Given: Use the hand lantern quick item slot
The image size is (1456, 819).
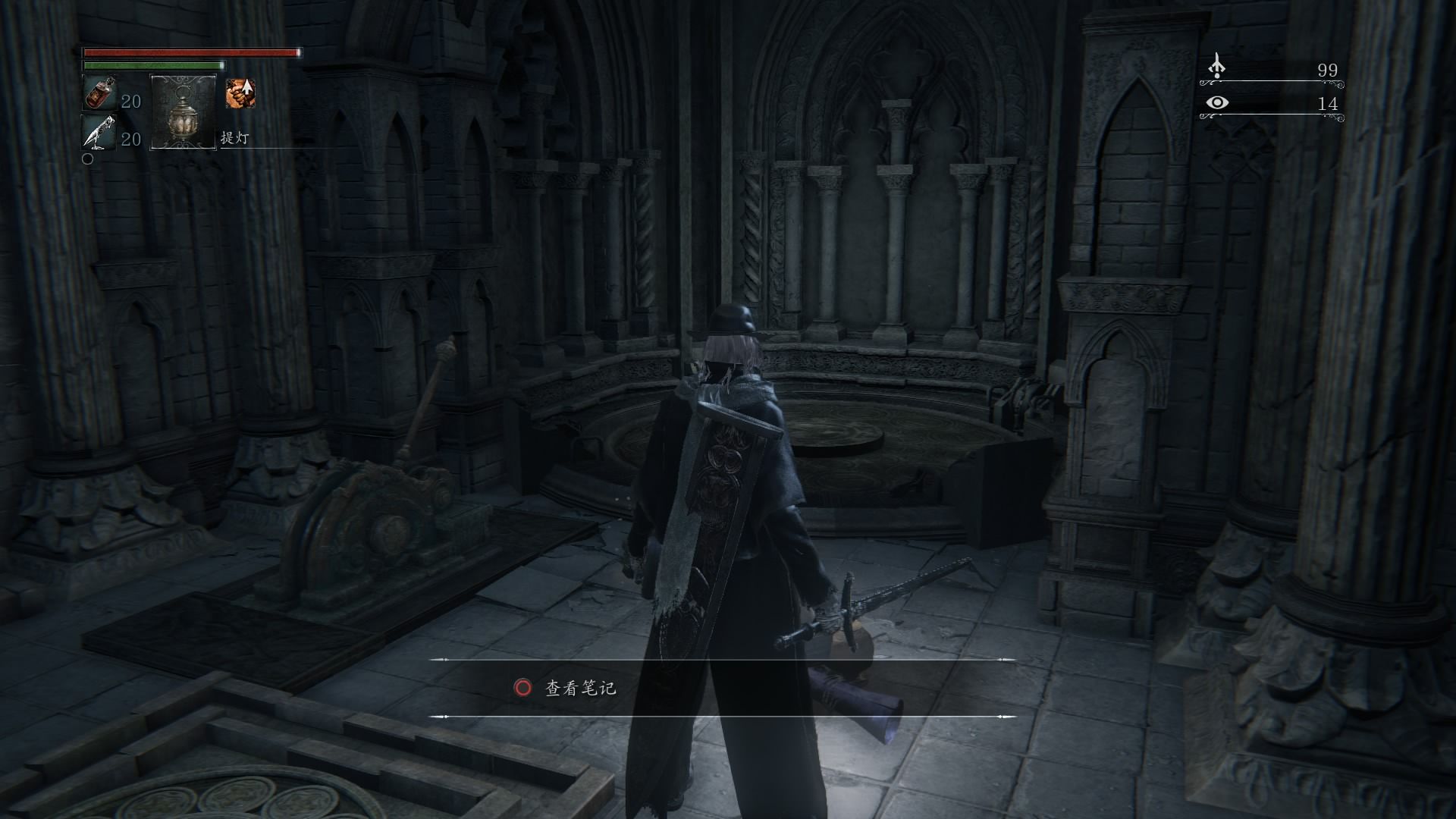Looking at the screenshot, I should click(183, 111).
